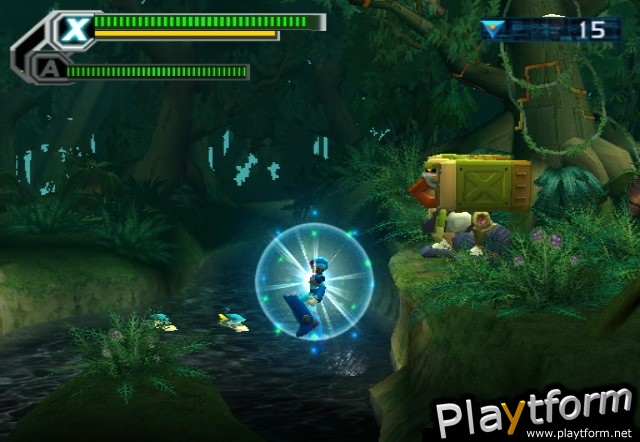Click the blue triangle metal counter icon
The image size is (640, 442).
click(492, 29)
